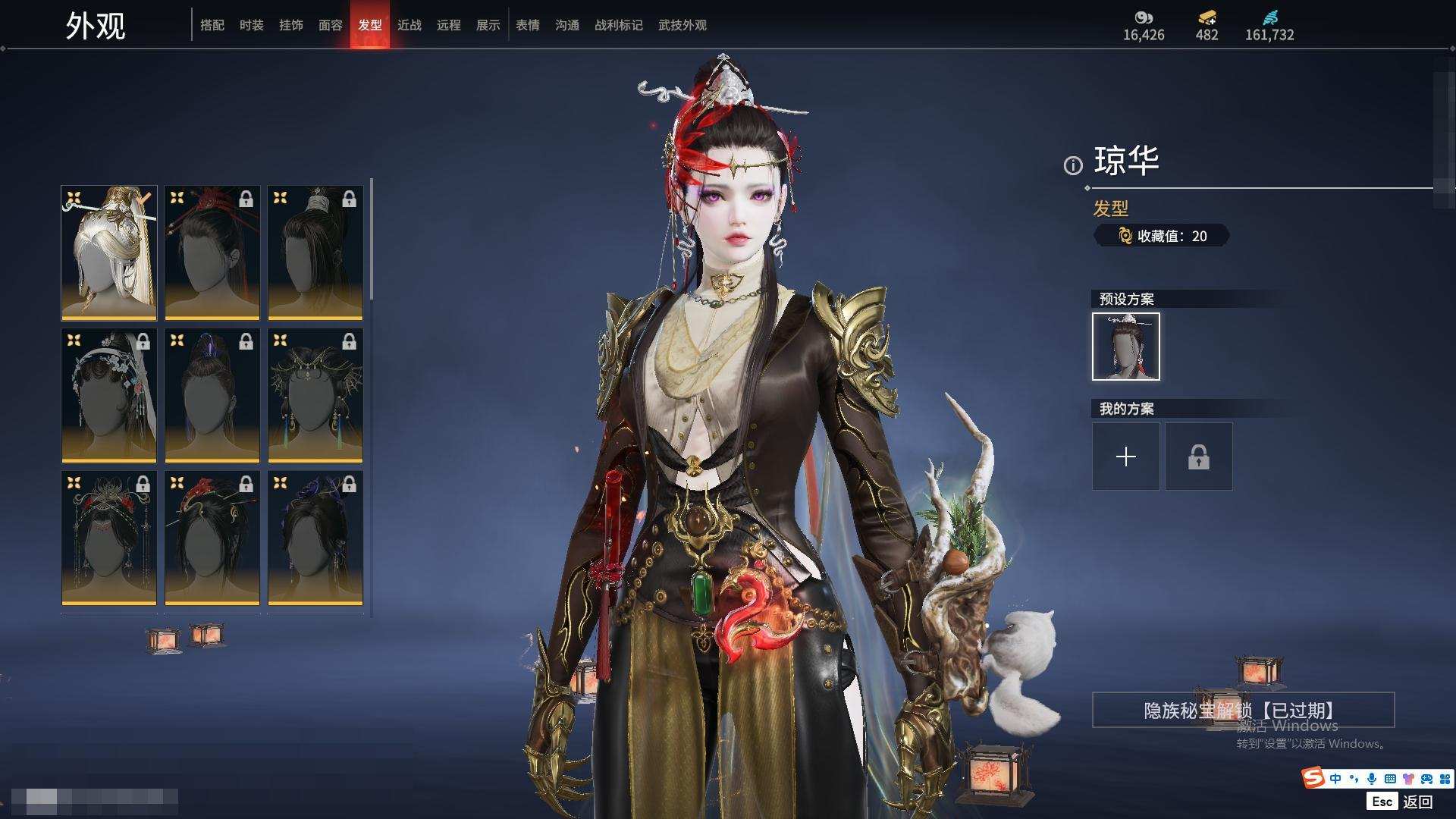The image size is (1456, 819).
Task: Open the 时装 tab
Action: click(252, 25)
